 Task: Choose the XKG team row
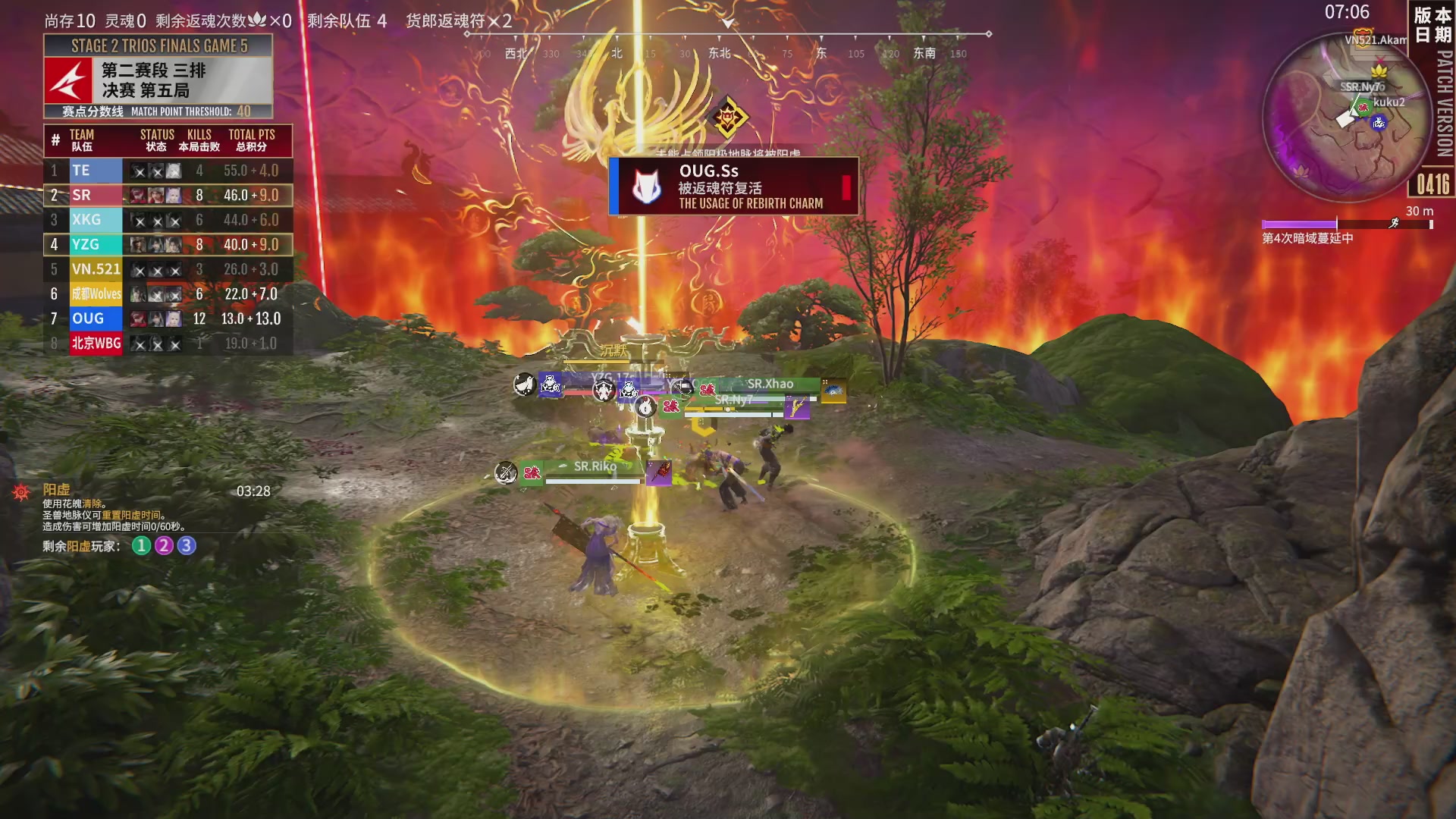[x=168, y=220]
